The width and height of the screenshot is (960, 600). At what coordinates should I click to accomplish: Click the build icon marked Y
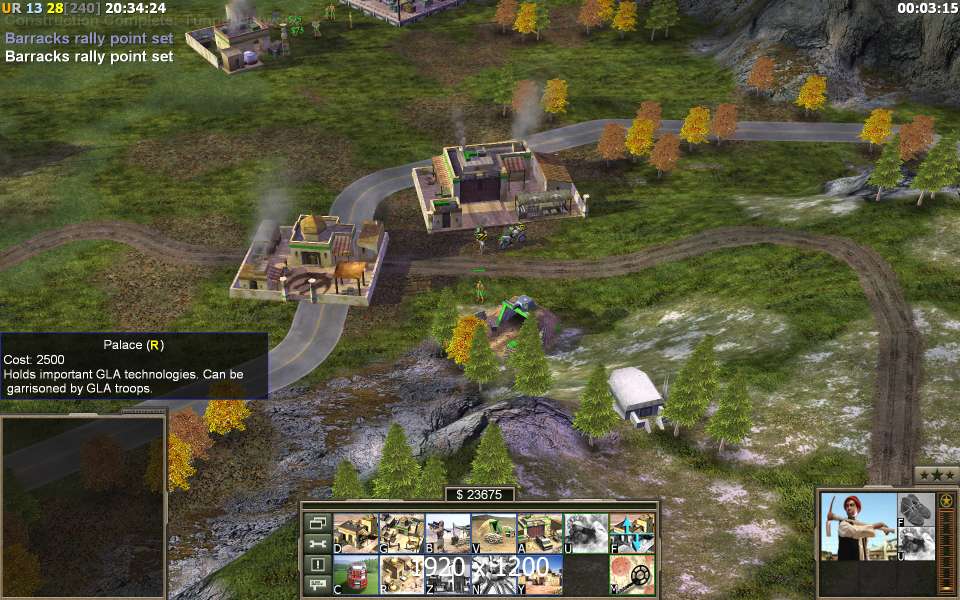pos(540,574)
